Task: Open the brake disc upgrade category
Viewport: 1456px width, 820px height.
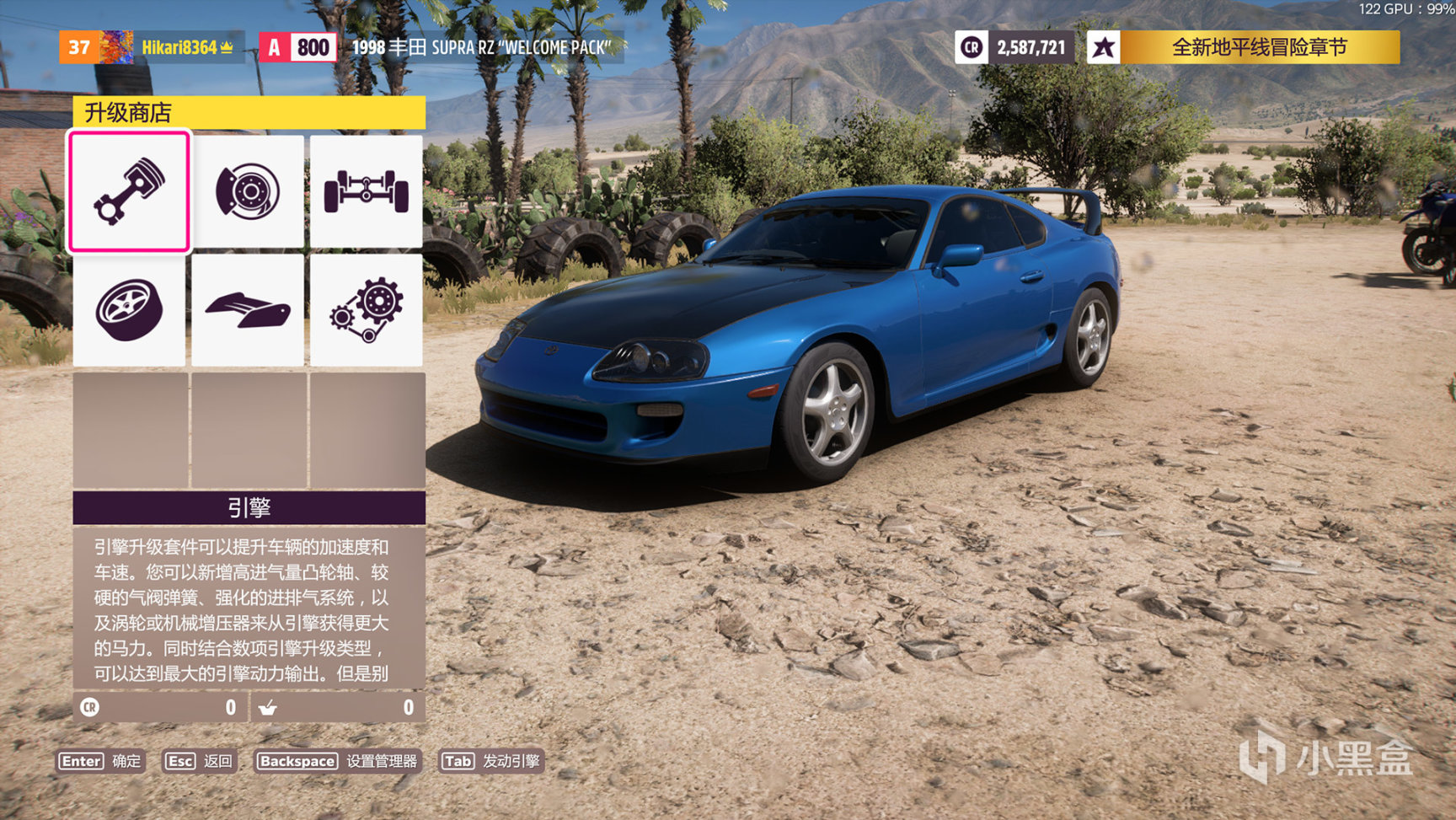Action: click(x=248, y=191)
